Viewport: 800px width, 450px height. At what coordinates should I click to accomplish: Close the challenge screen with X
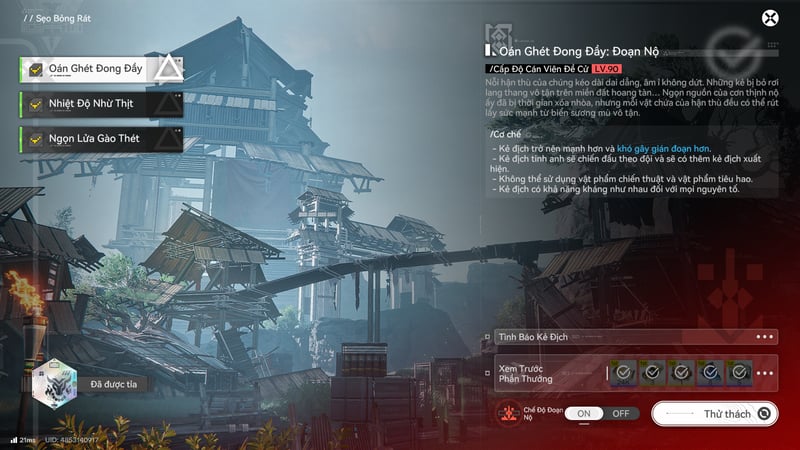[x=770, y=18]
